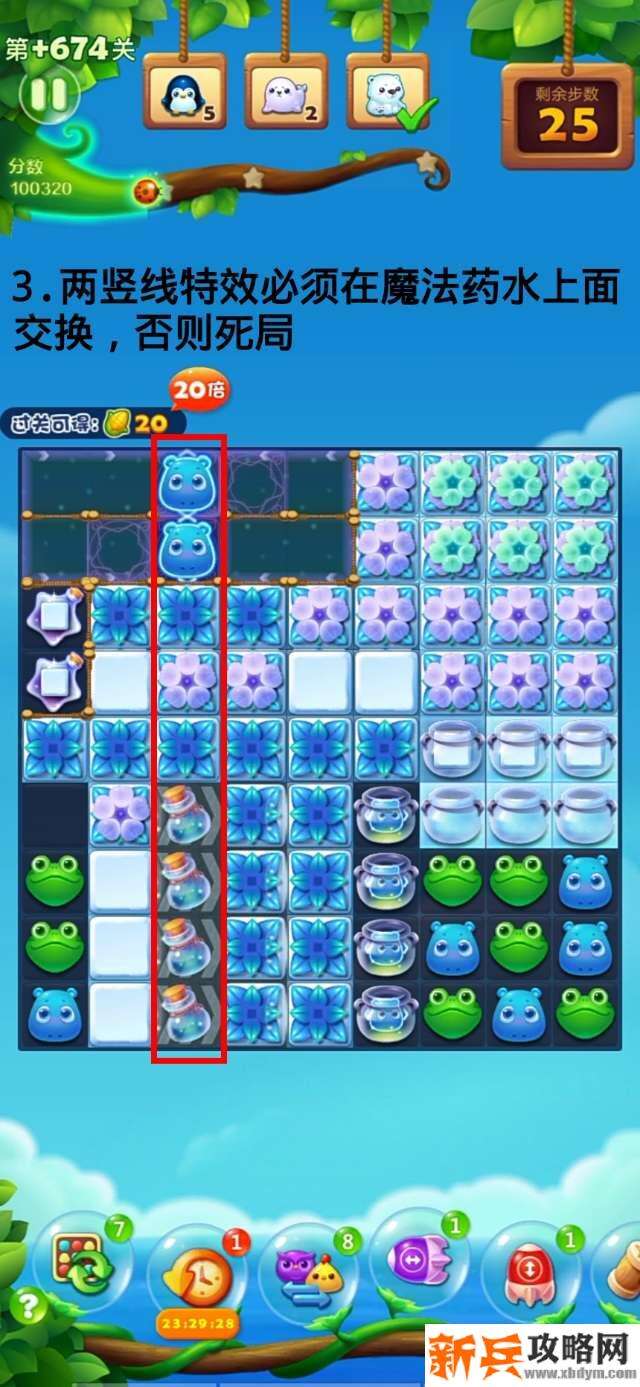This screenshot has height=1387, width=640.
Task: Select the blue hippo in the bottom-left corner
Action: point(54,1012)
